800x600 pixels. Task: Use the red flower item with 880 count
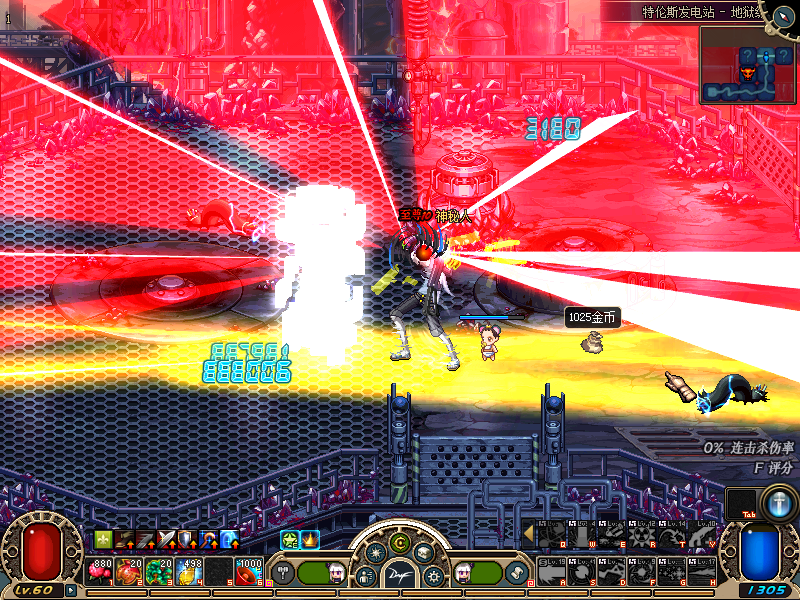(101, 572)
